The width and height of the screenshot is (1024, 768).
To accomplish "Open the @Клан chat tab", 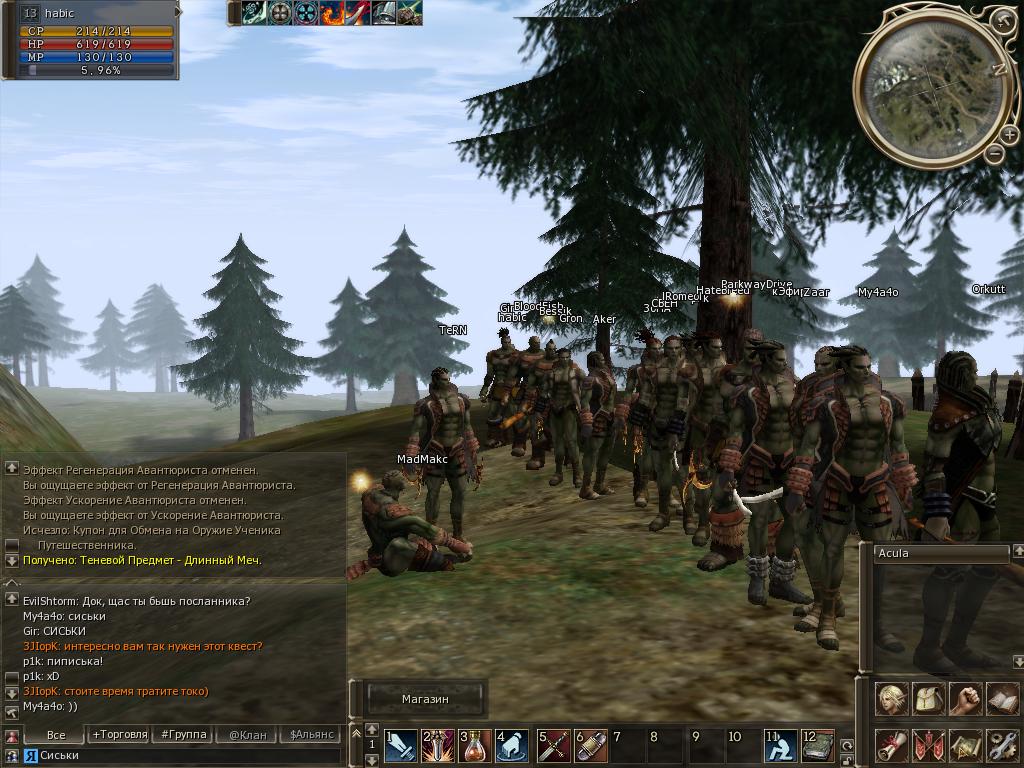I will (247, 735).
